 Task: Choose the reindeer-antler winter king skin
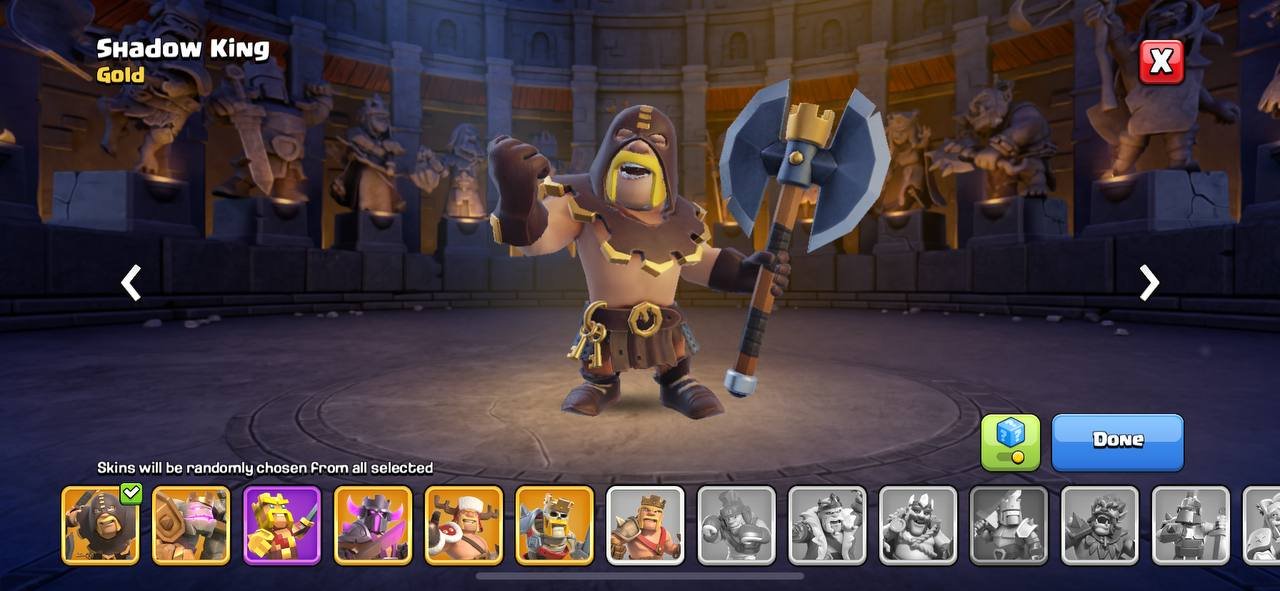point(464,525)
